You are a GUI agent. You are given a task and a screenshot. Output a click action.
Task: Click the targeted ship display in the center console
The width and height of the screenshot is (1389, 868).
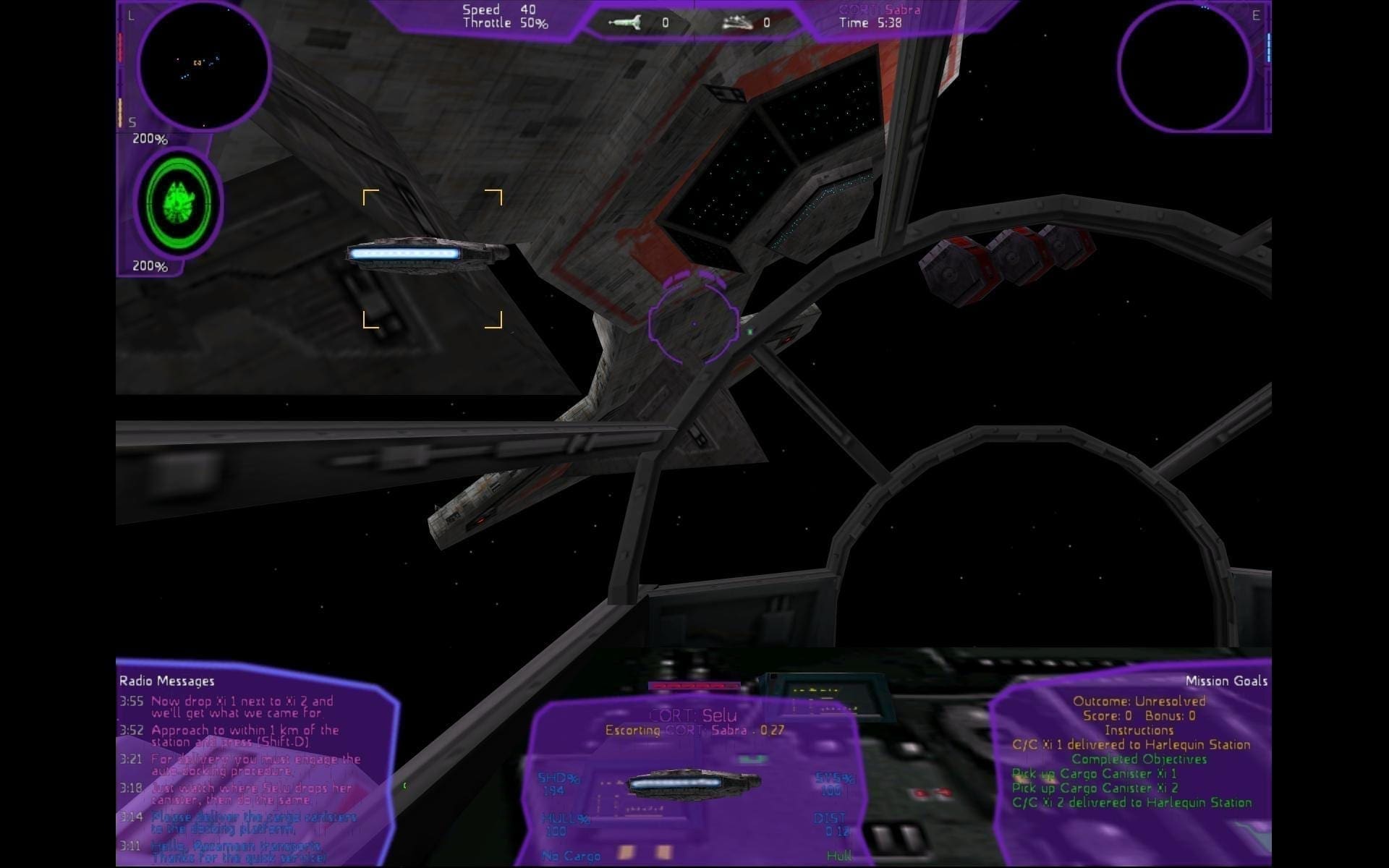click(693, 783)
